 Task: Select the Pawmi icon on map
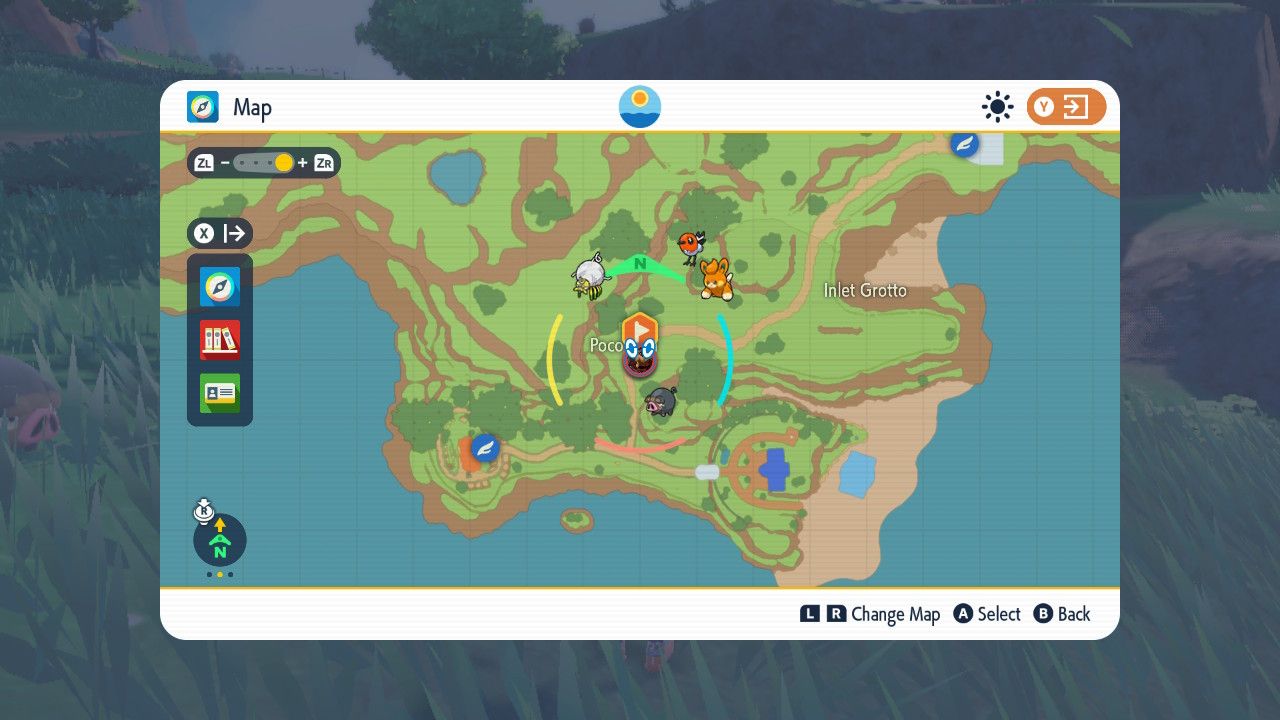716,279
